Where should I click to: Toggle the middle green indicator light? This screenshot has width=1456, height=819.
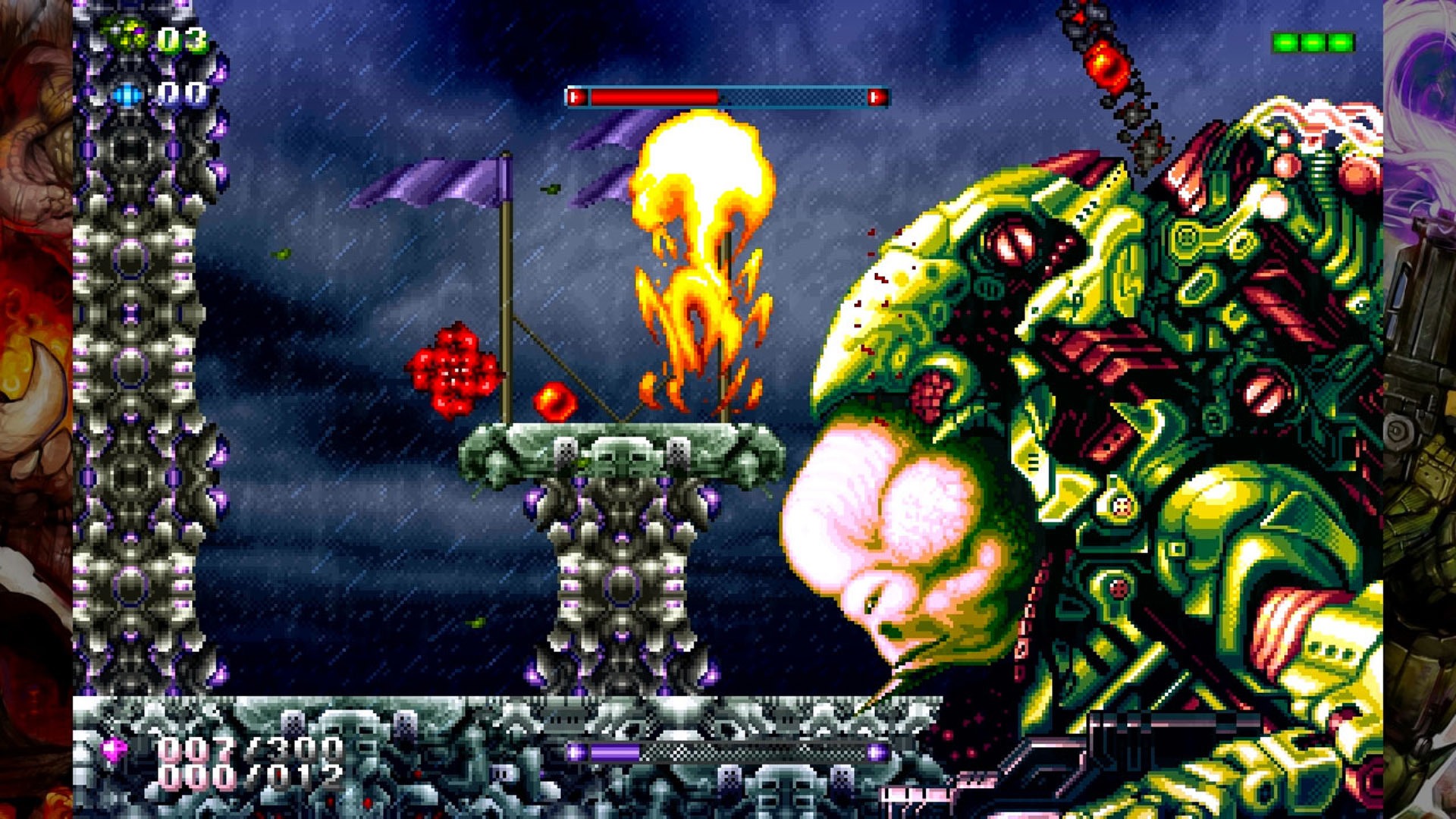click(x=1313, y=42)
